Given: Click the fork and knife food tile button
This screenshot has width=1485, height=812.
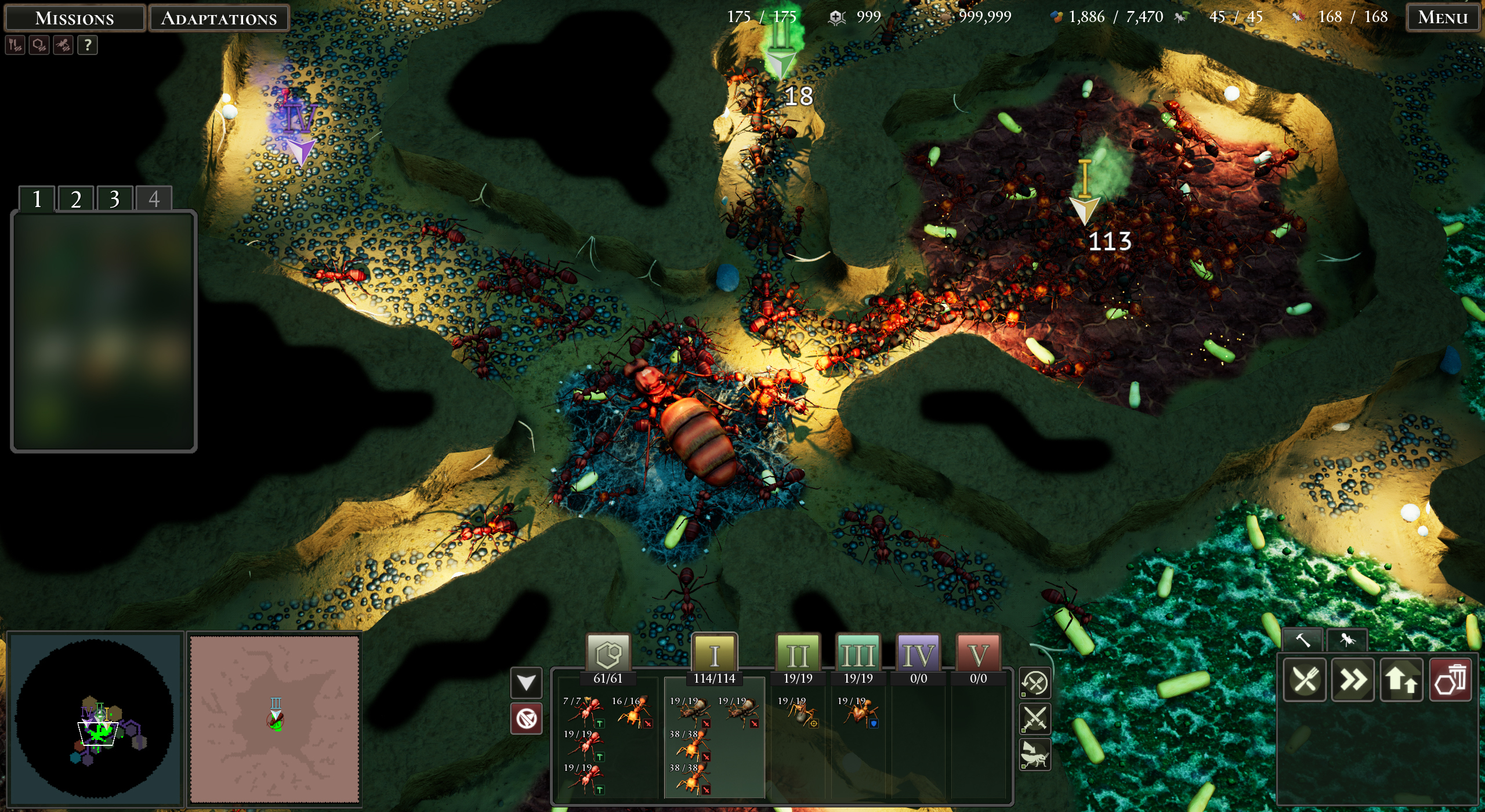Looking at the screenshot, I should click(x=1305, y=680).
